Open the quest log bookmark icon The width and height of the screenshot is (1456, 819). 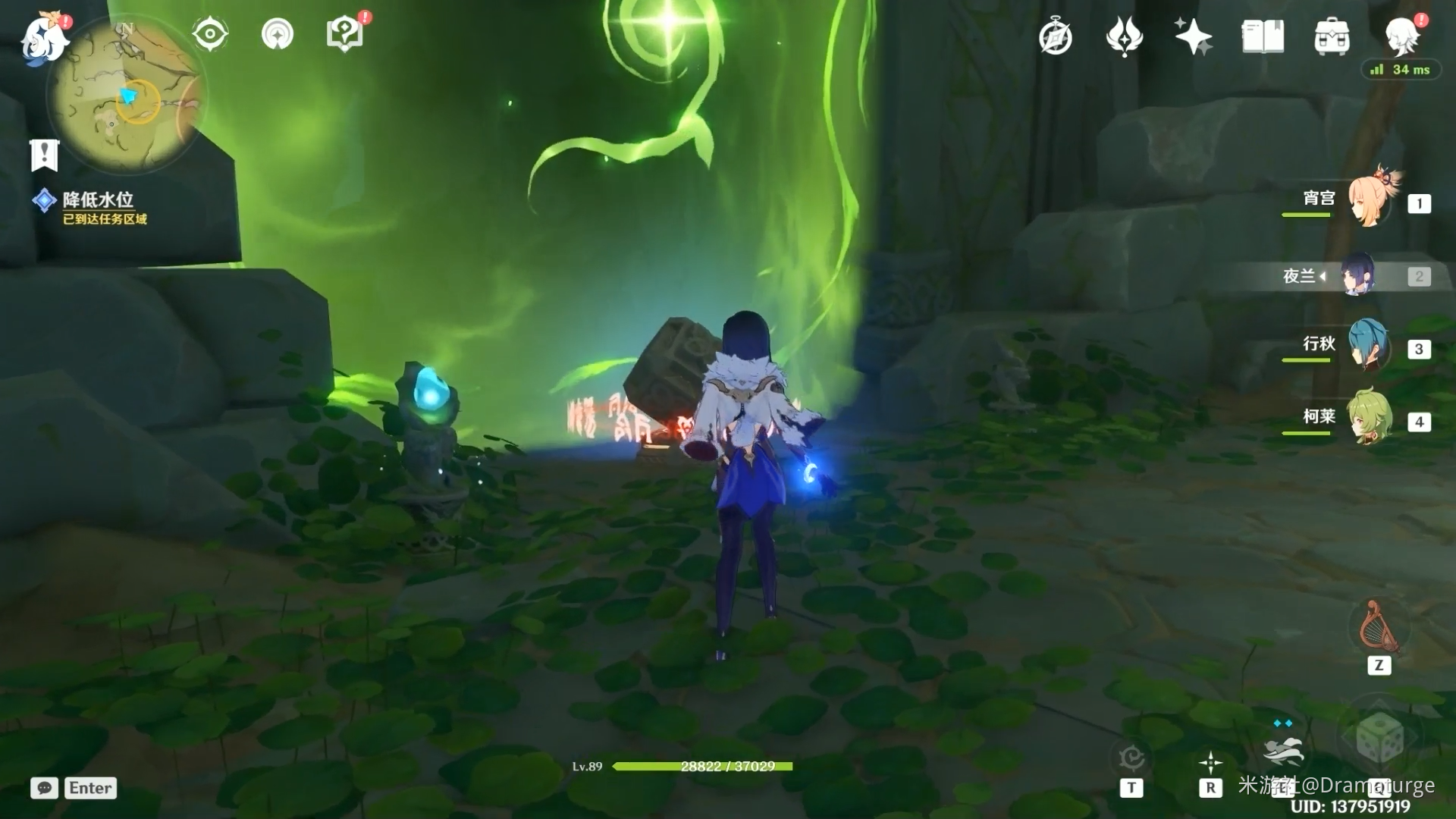click(x=44, y=155)
